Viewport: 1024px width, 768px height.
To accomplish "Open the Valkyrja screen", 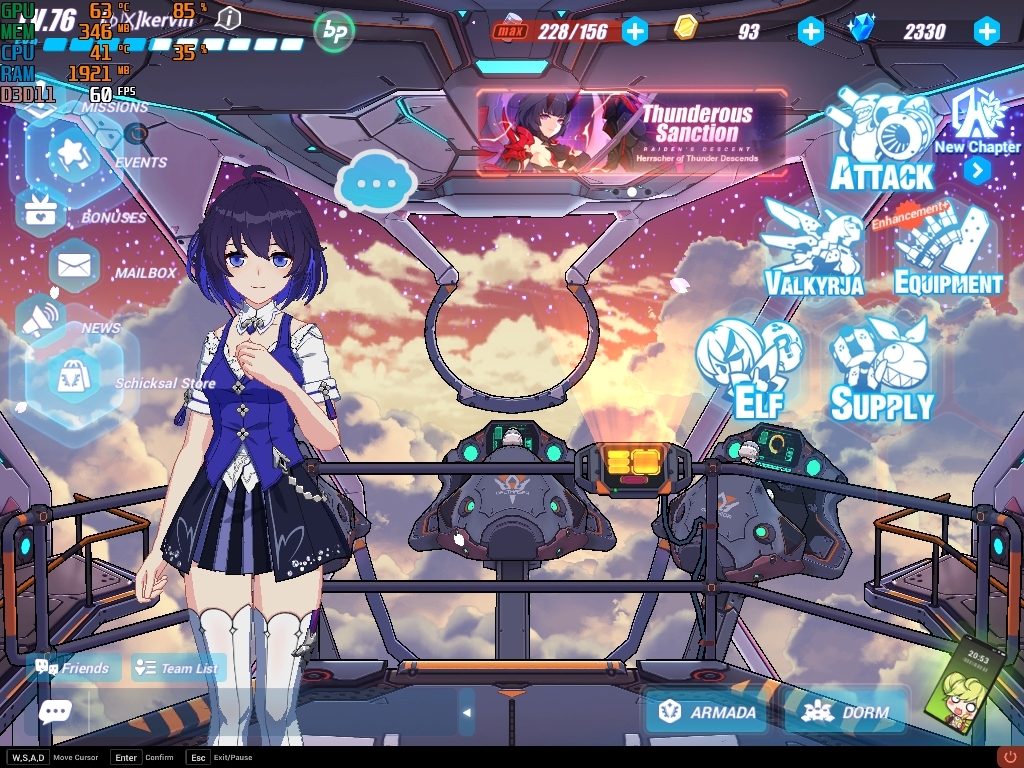I will click(x=812, y=250).
